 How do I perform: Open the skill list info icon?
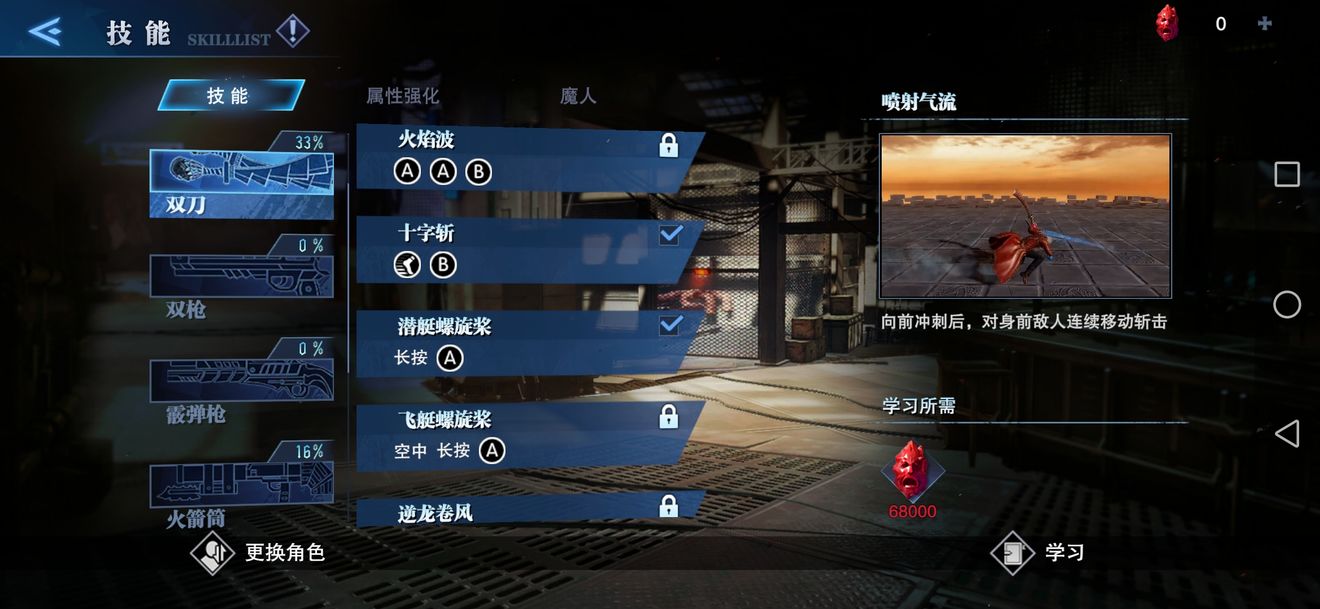pyautogui.click(x=292, y=32)
